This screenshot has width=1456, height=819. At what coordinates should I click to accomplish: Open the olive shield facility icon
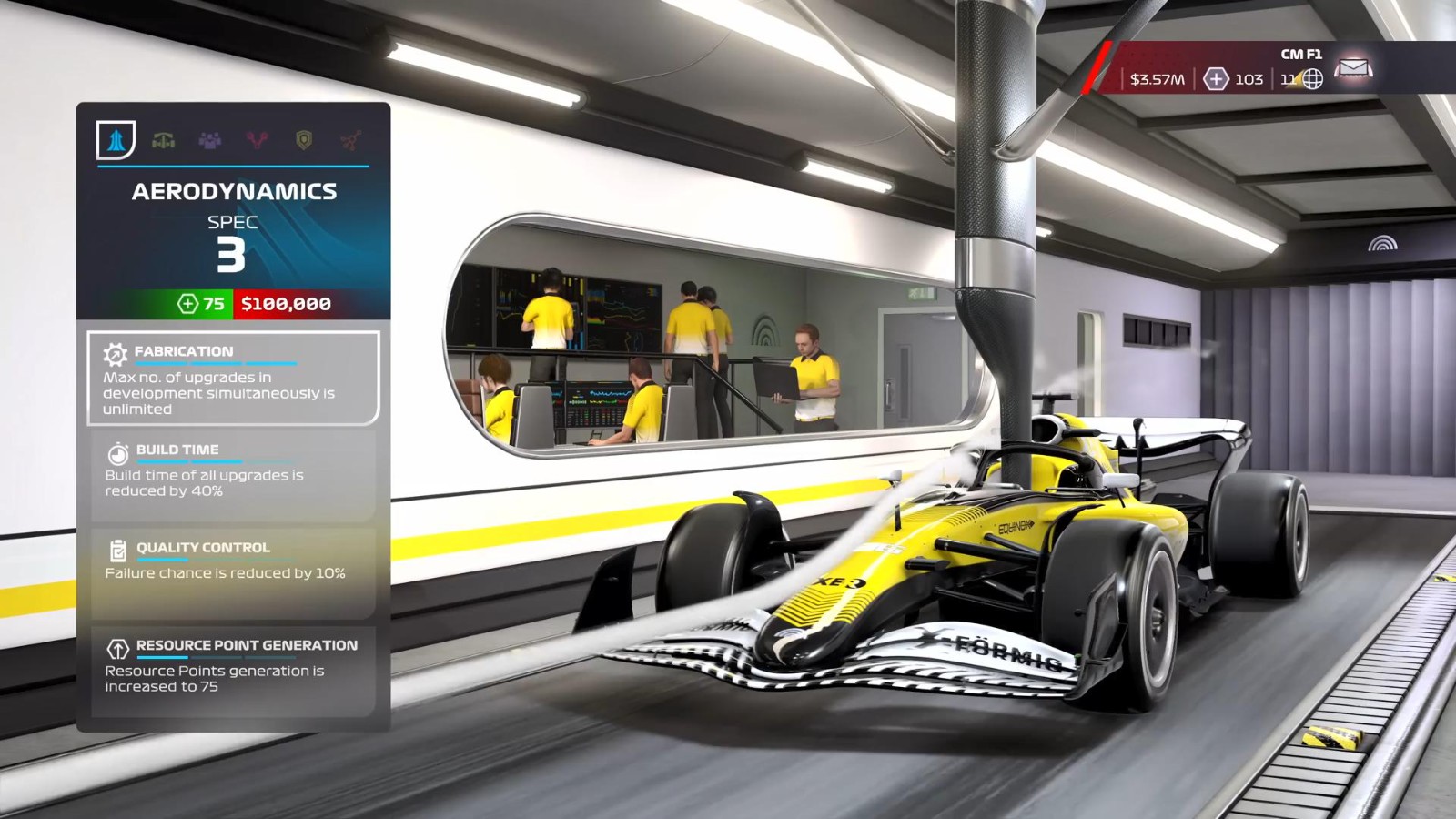[303, 141]
